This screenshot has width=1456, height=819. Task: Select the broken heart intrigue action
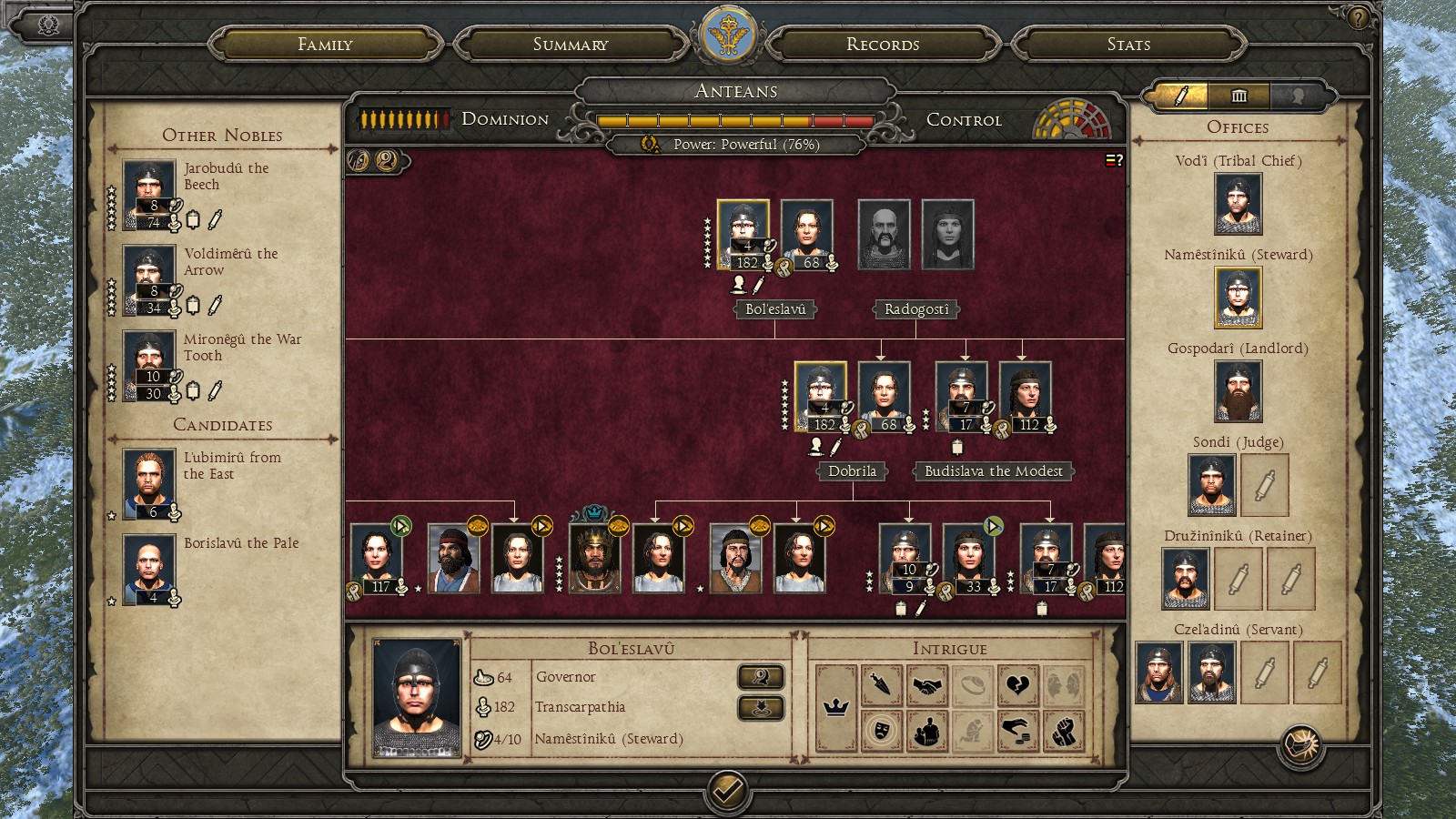pos(1017,684)
